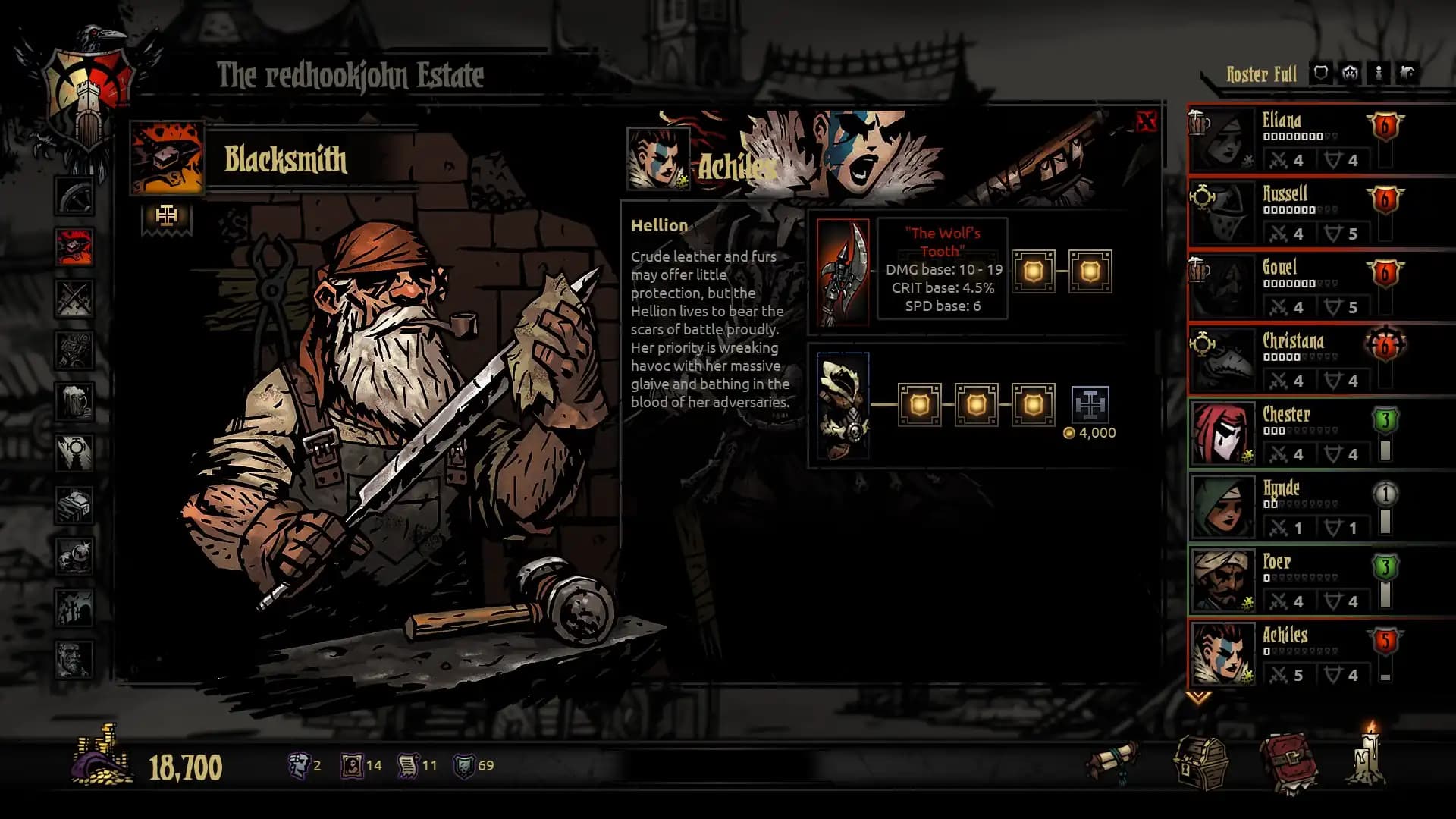1456x819 pixels.
Task: Toggle the person sort icon above the roster
Action: point(1379,74)
